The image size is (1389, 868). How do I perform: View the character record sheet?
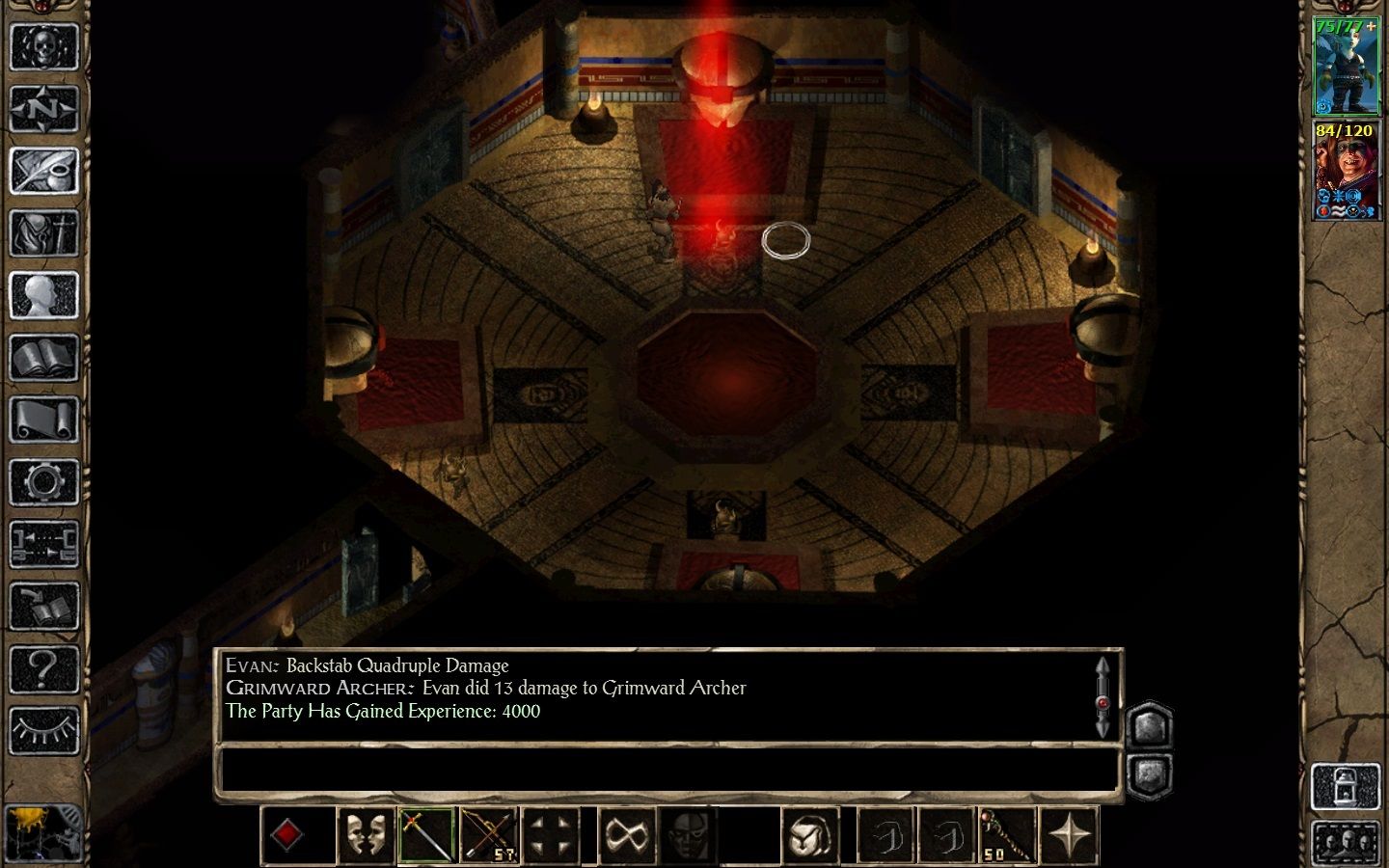click(45, 294)
